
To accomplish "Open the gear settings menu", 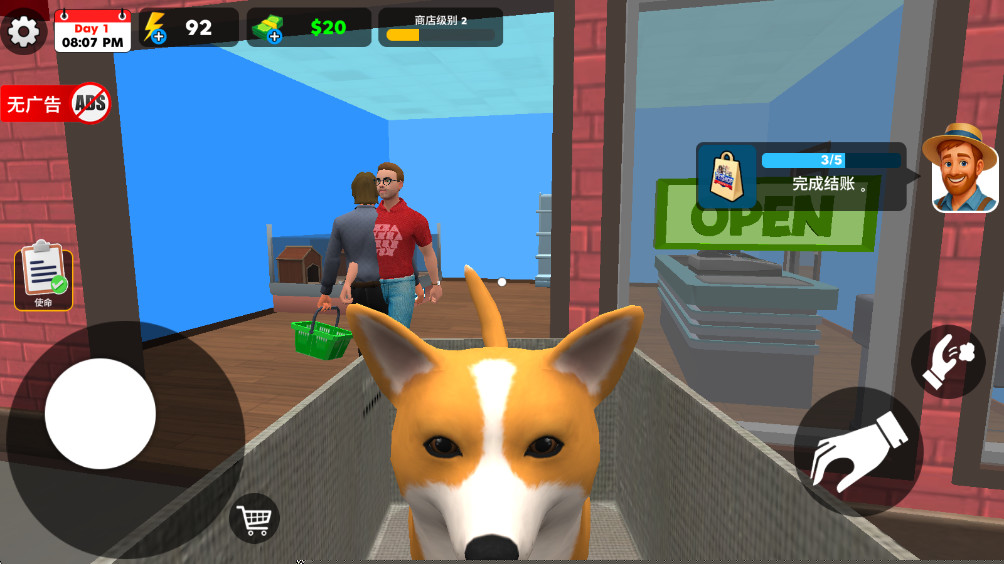I will 23,31.
